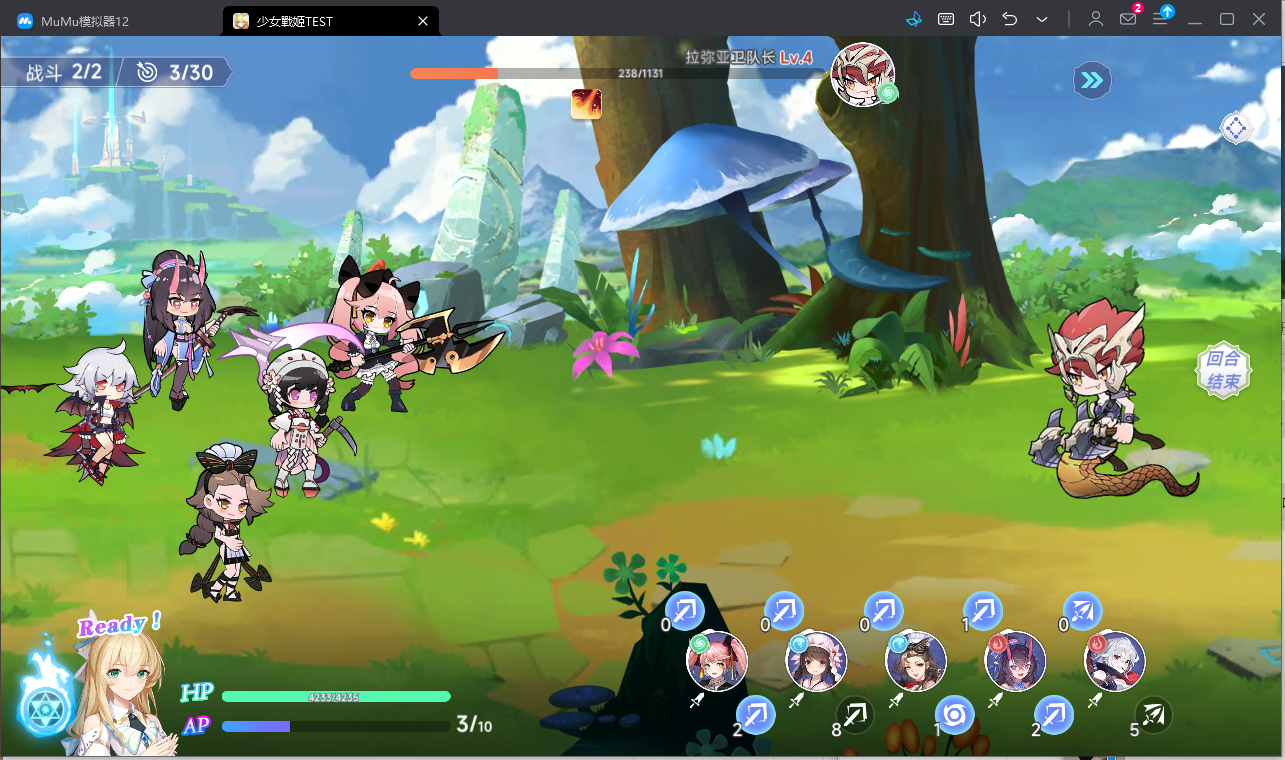End the turn with the 回合结束 button
1285x760 pixels.
(x=1224, y=370)
